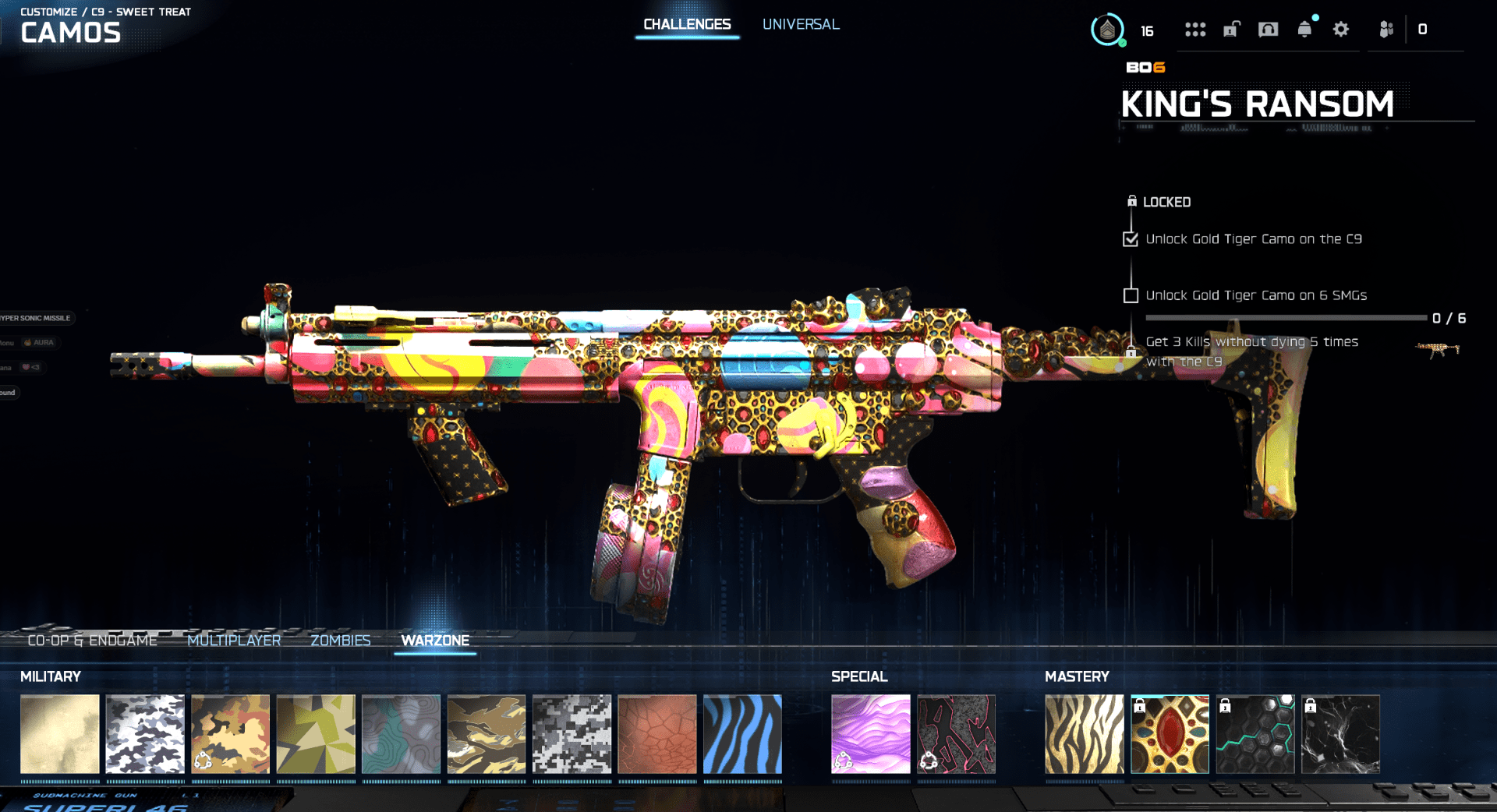Open the player rank profile icon
This screenshot has width=1497, height=812.
(1107, 30)
